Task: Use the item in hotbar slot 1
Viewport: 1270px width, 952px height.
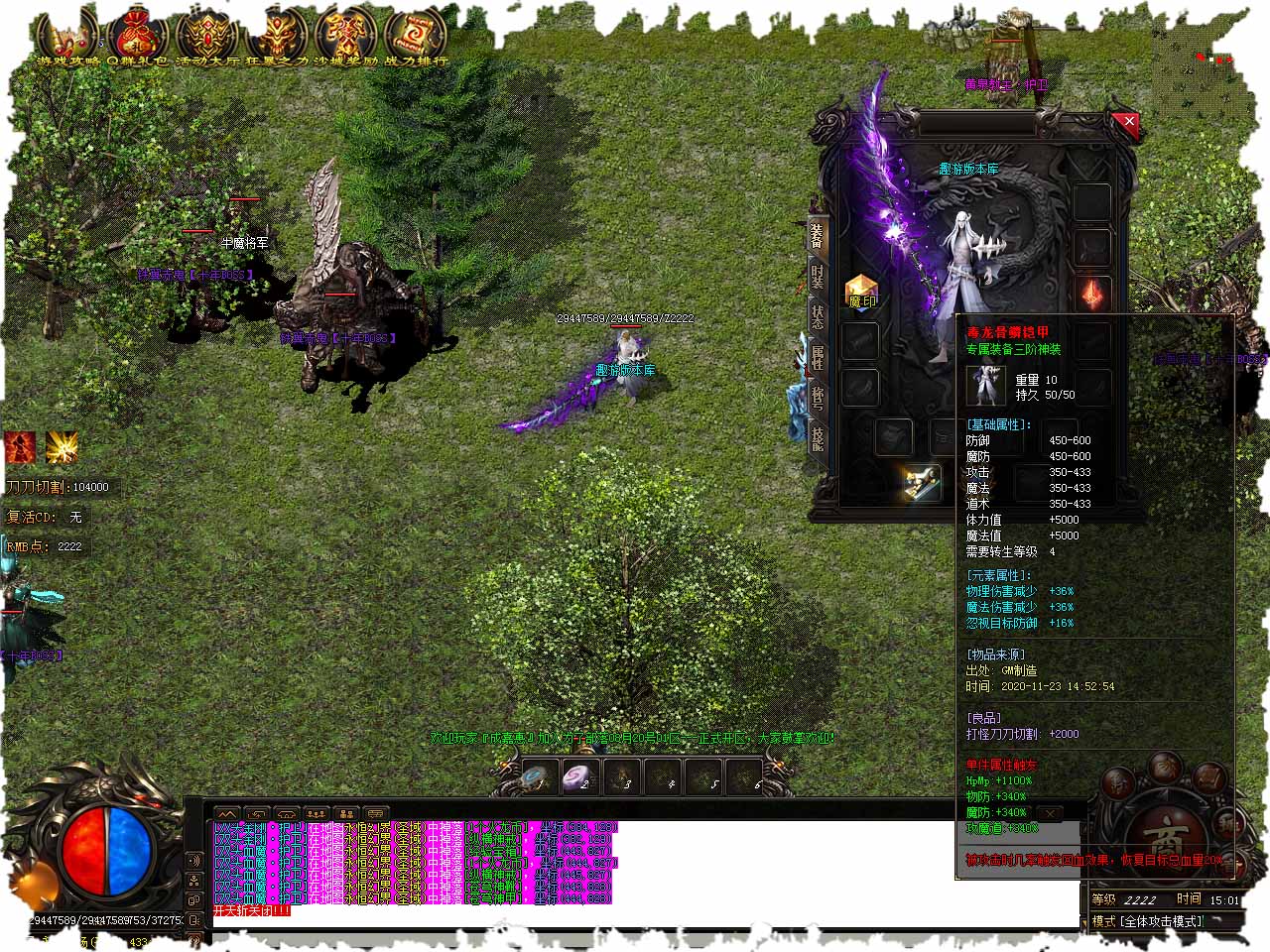Action: (x=537, y=778)
